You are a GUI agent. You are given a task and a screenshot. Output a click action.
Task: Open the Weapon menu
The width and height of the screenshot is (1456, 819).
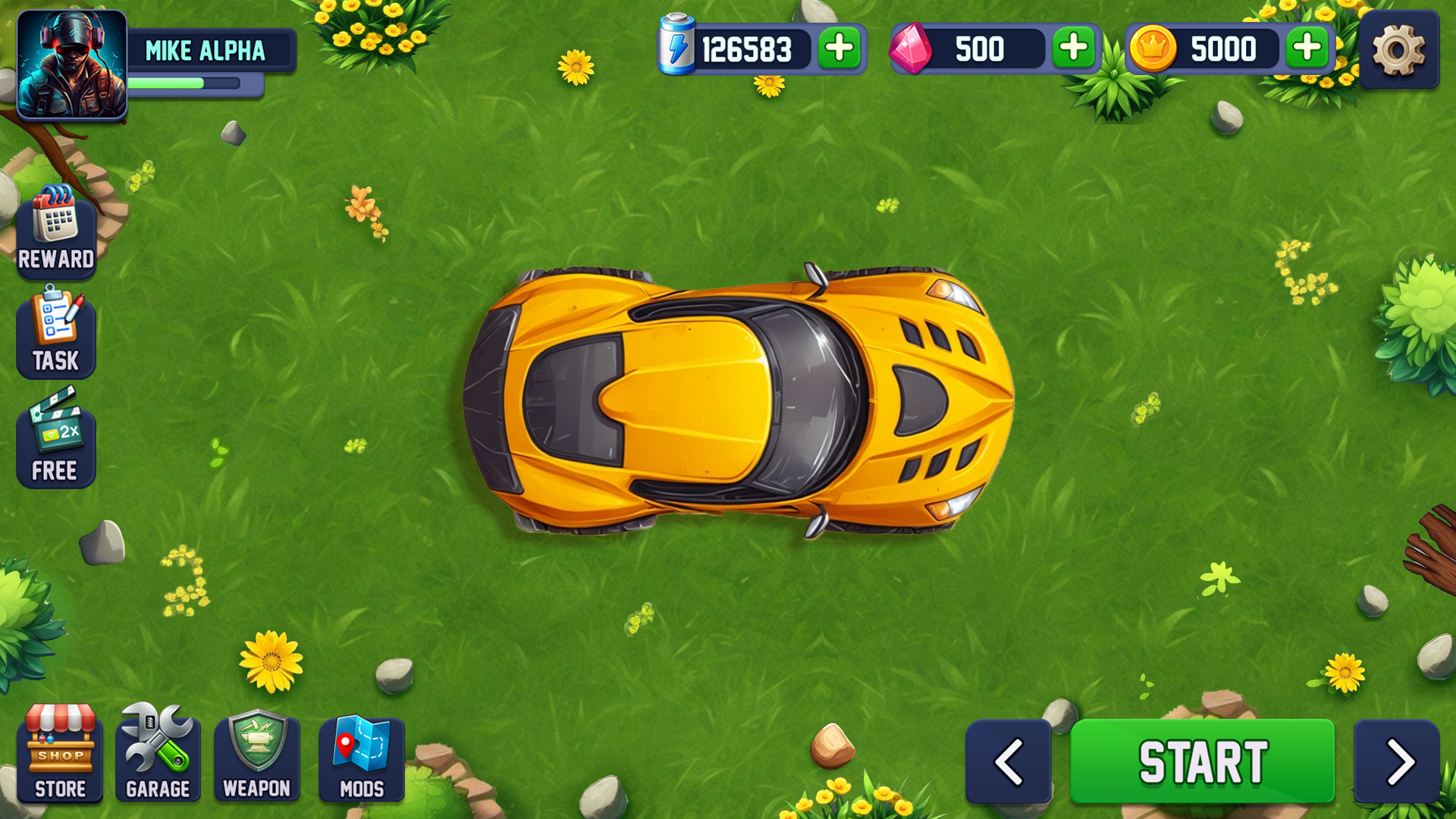click(257, 755)
